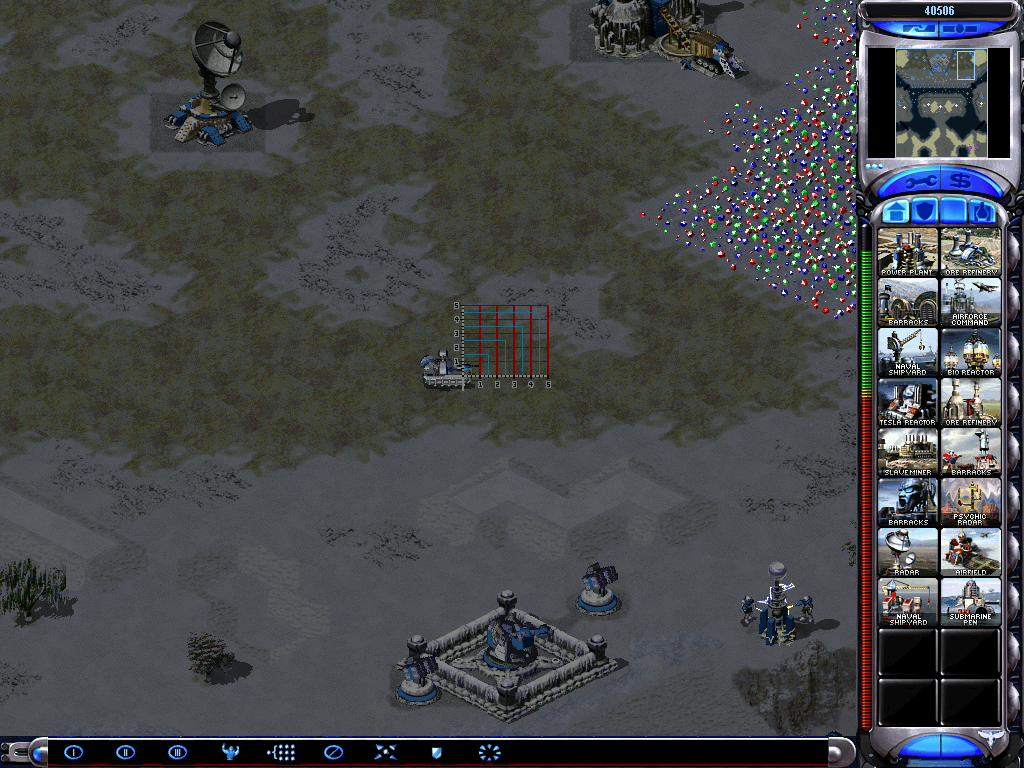Screen dimensions: 1024x768
Task: Choose the Tesla Reactor build icon
Action: point(908,402)
